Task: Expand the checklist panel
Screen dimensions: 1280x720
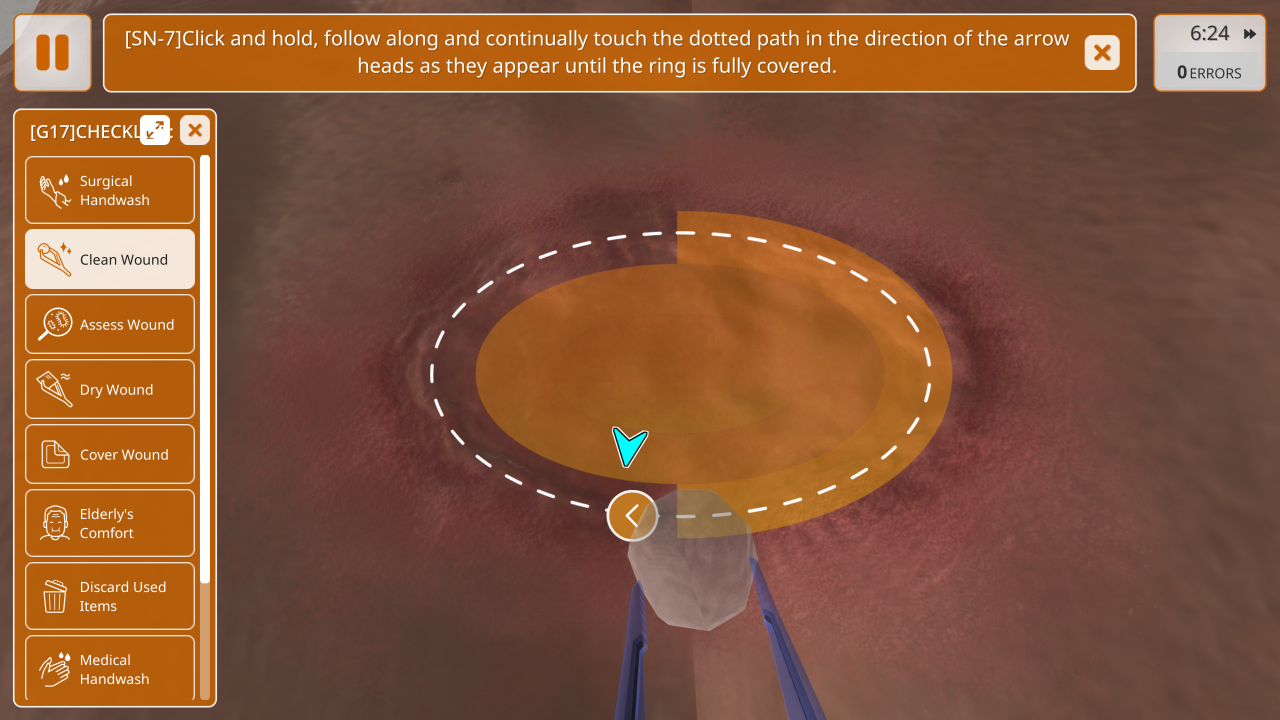Action: [155, 130]
